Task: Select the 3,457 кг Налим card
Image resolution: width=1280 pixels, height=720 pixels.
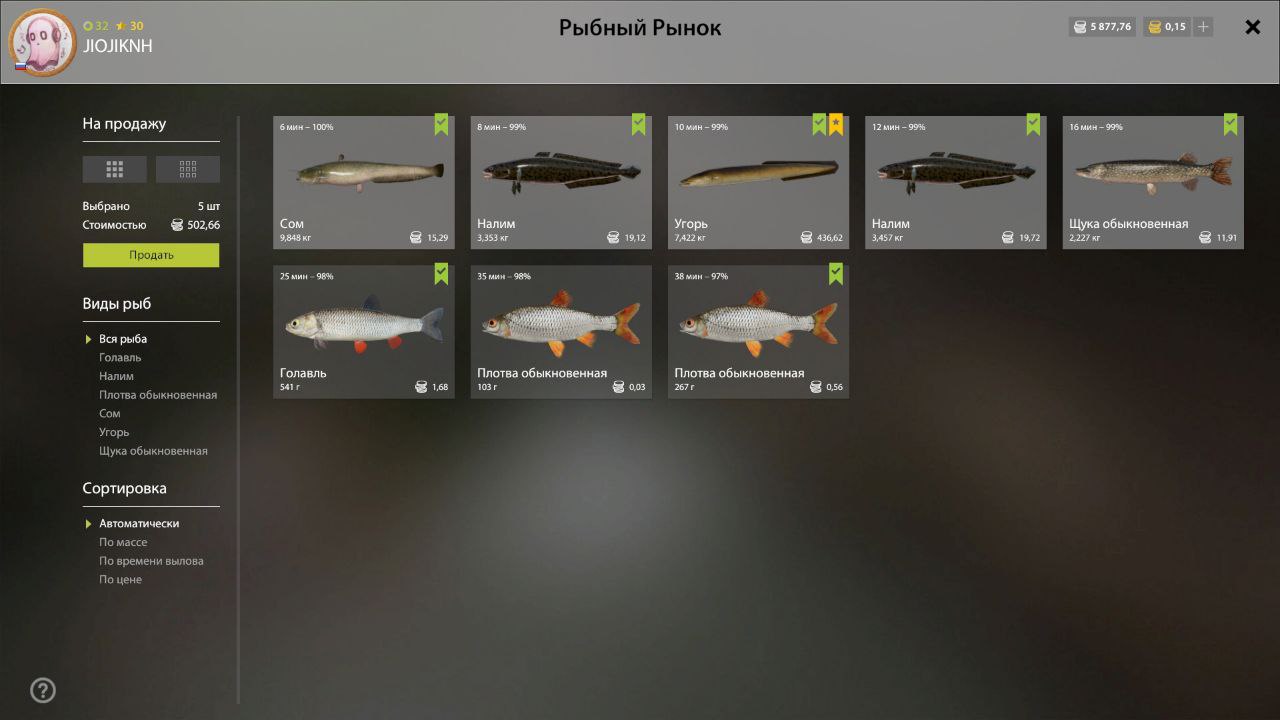Action: [955, 182]
